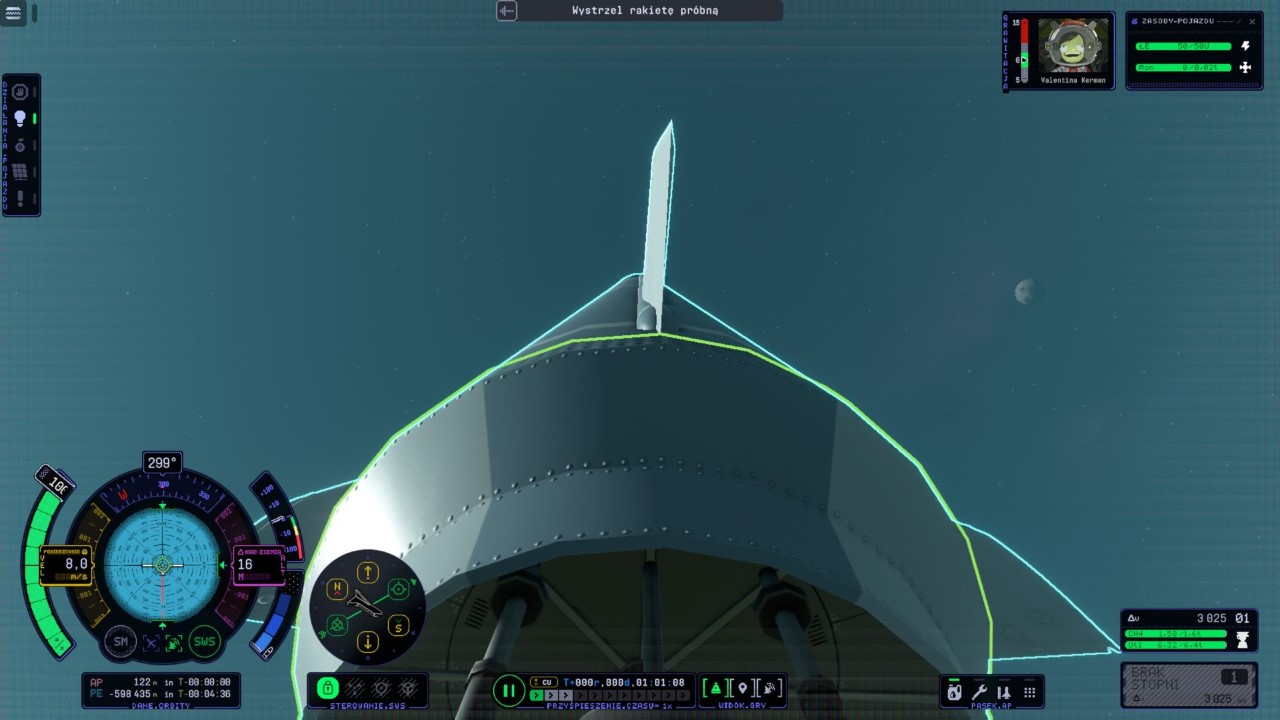Image resolution: width=1280 pixels, height=720 pixels.
Task: Open the fuel resources icon in PASEK.AP
Action: point(954,691)
